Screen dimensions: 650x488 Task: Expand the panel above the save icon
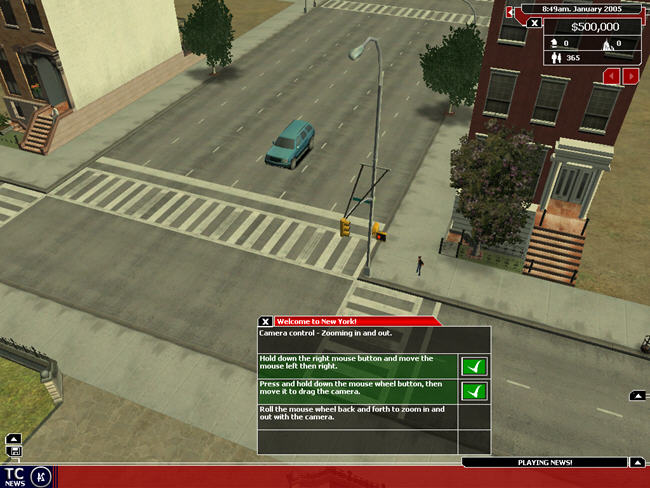point(14,438)
